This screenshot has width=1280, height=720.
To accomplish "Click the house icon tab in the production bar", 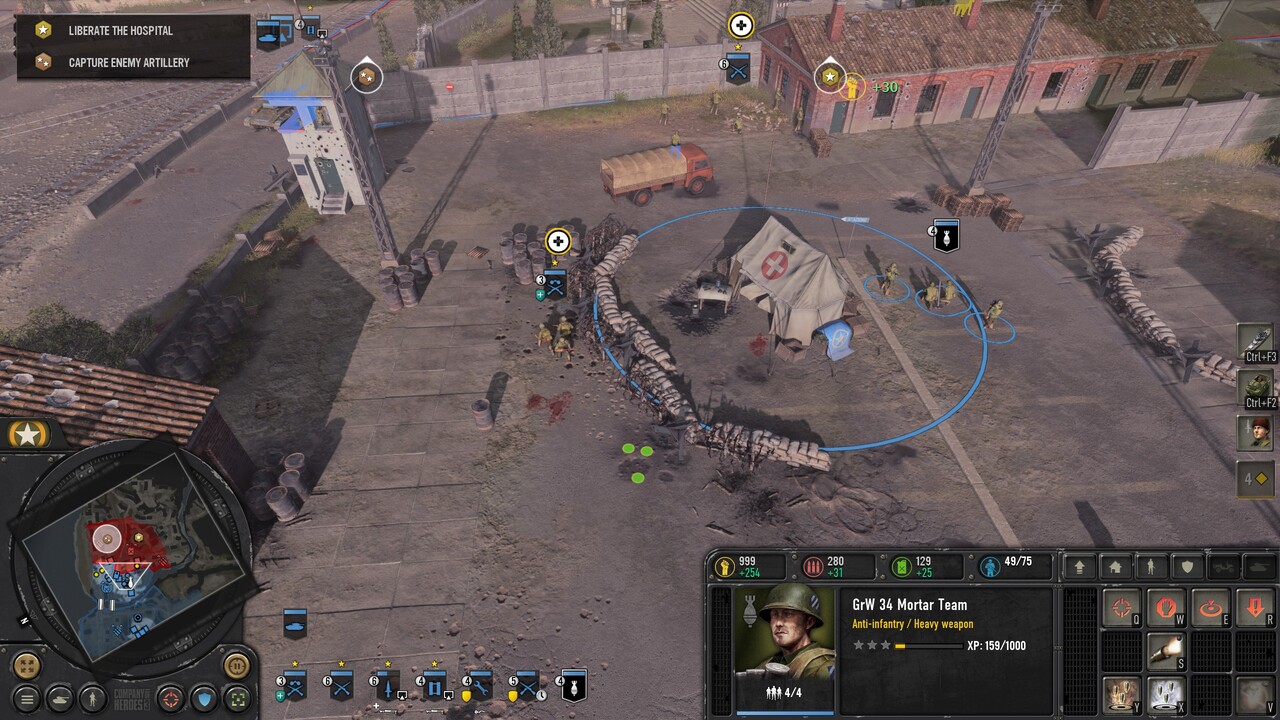I will point(1116,567).
